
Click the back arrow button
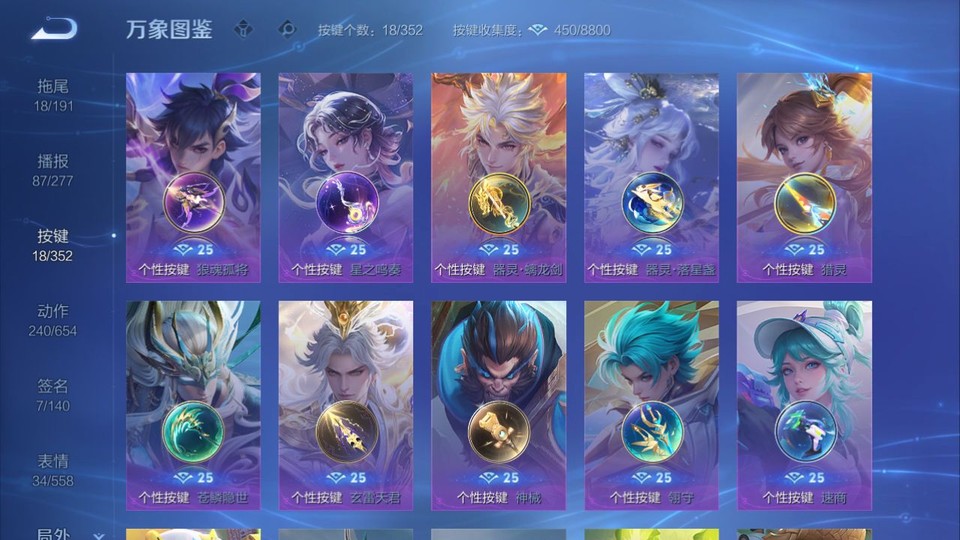pos(54,29)
